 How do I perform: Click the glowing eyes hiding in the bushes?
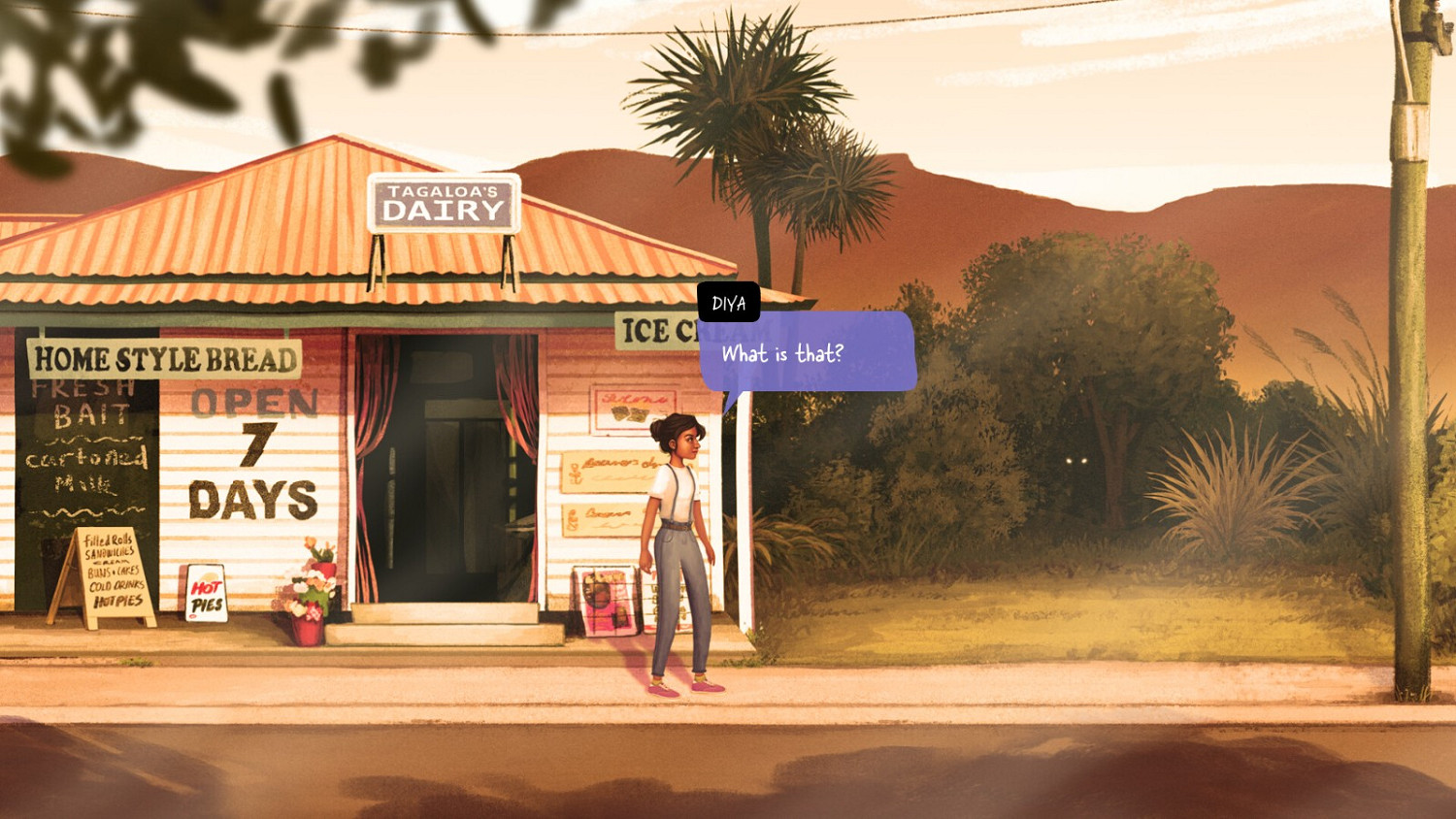(1075, 461)
